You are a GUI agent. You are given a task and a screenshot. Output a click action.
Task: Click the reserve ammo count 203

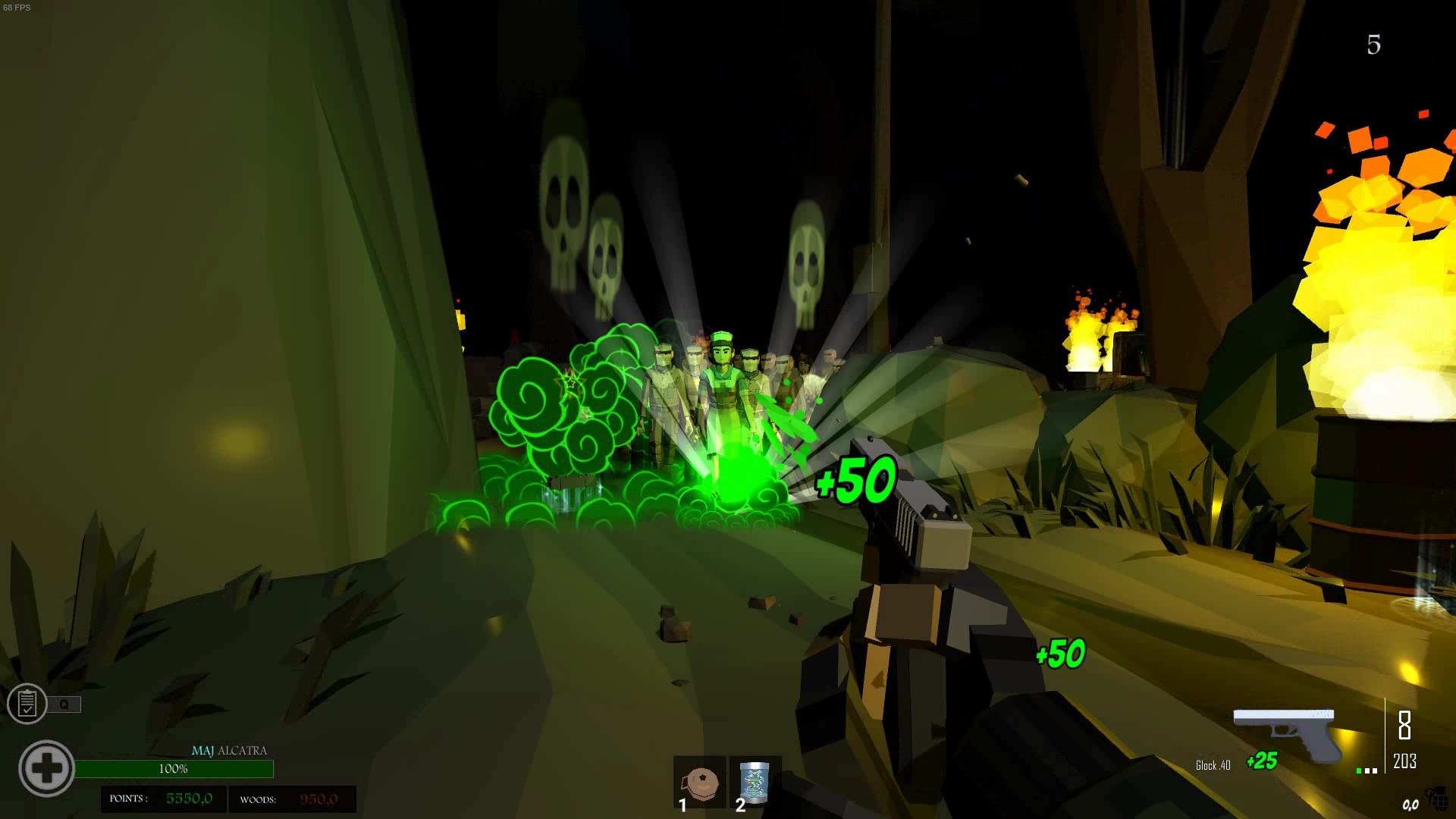point(1404,762)
